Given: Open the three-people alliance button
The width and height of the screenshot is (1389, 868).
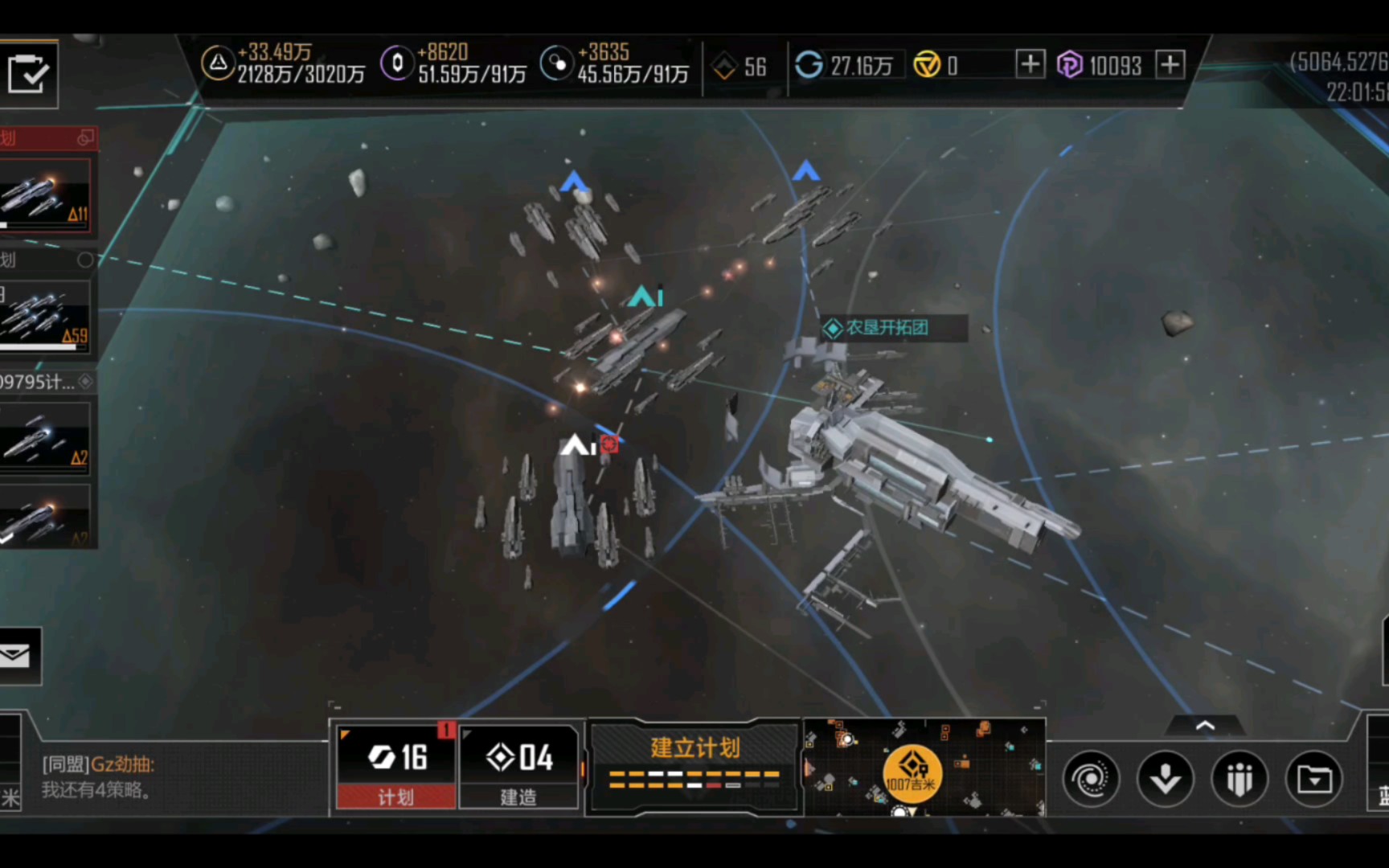Looking at the screenshot, I should (1239, 778).
